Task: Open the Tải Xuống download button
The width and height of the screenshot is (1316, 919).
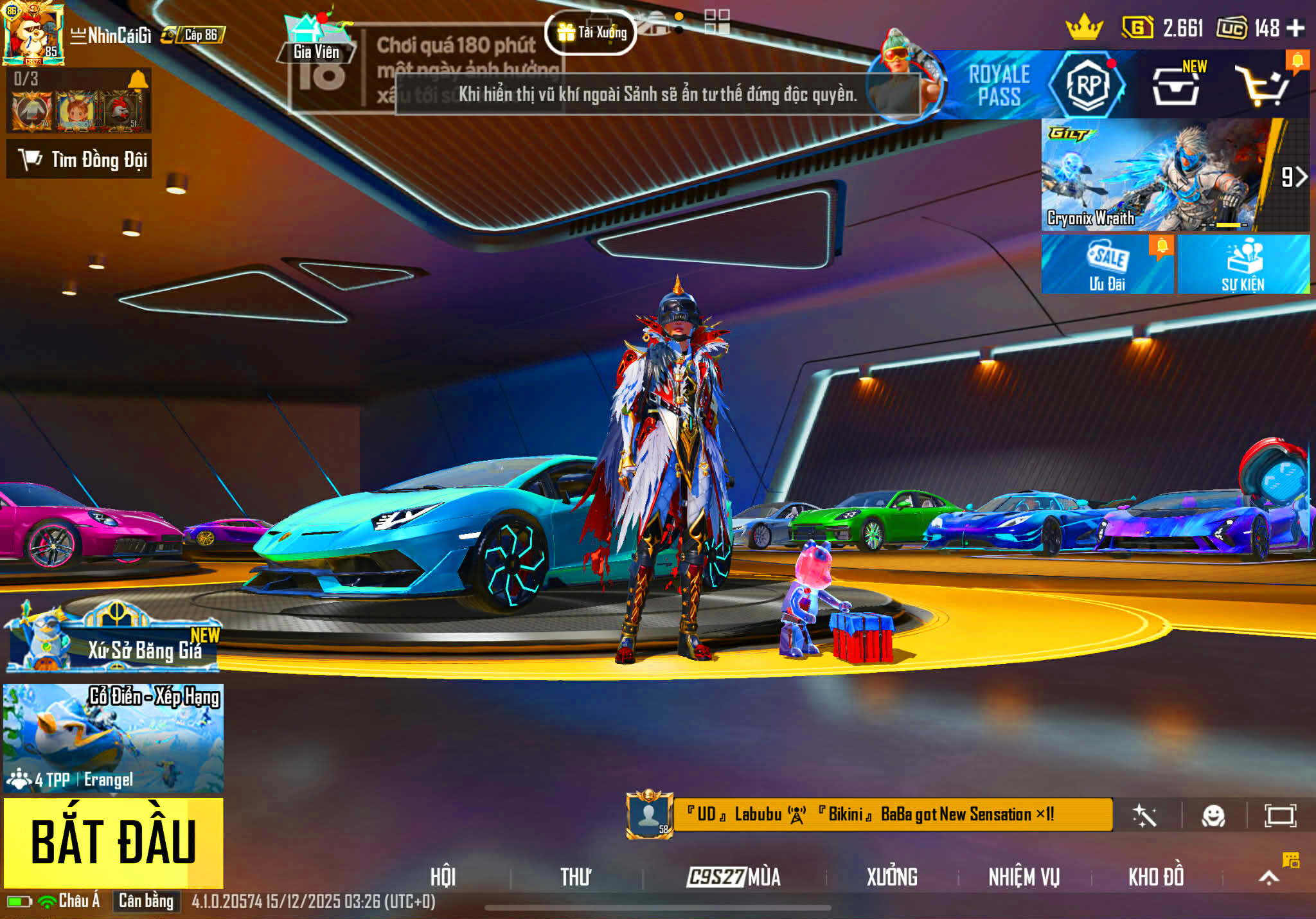Action: [x=591, y=32]
